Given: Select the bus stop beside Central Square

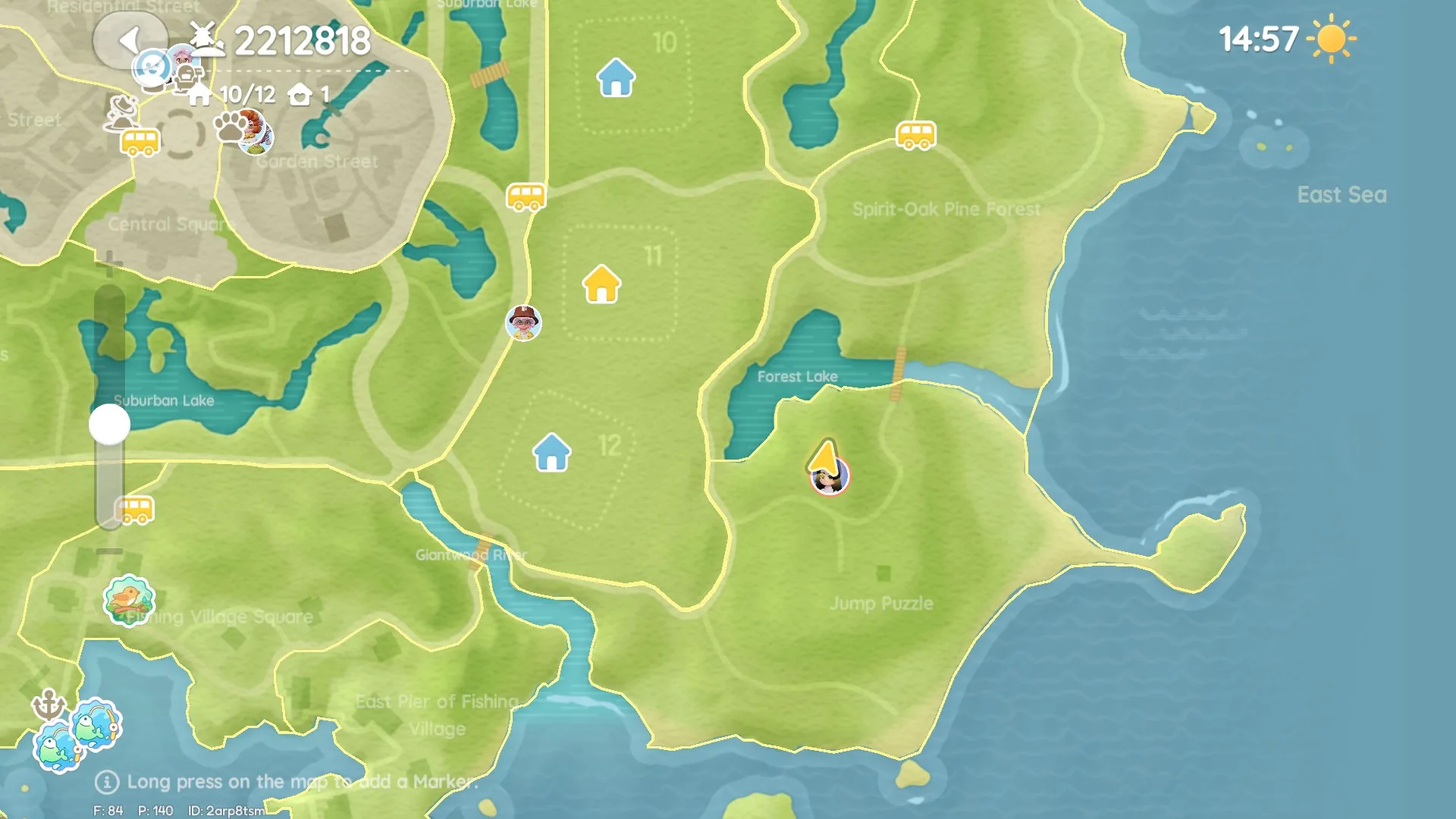Looking at the screenshot, I should (140, 142).
